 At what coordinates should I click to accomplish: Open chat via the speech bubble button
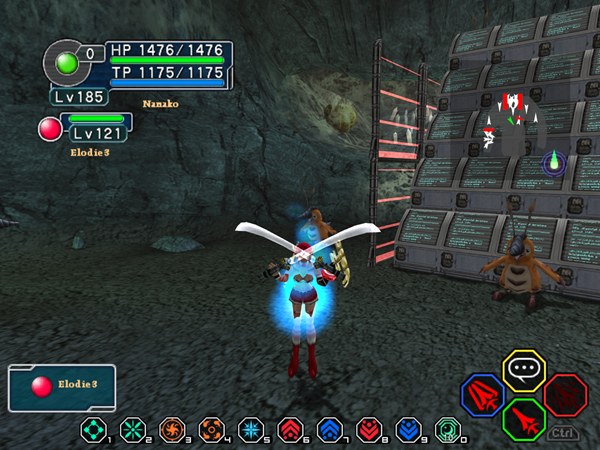(521, 369)
